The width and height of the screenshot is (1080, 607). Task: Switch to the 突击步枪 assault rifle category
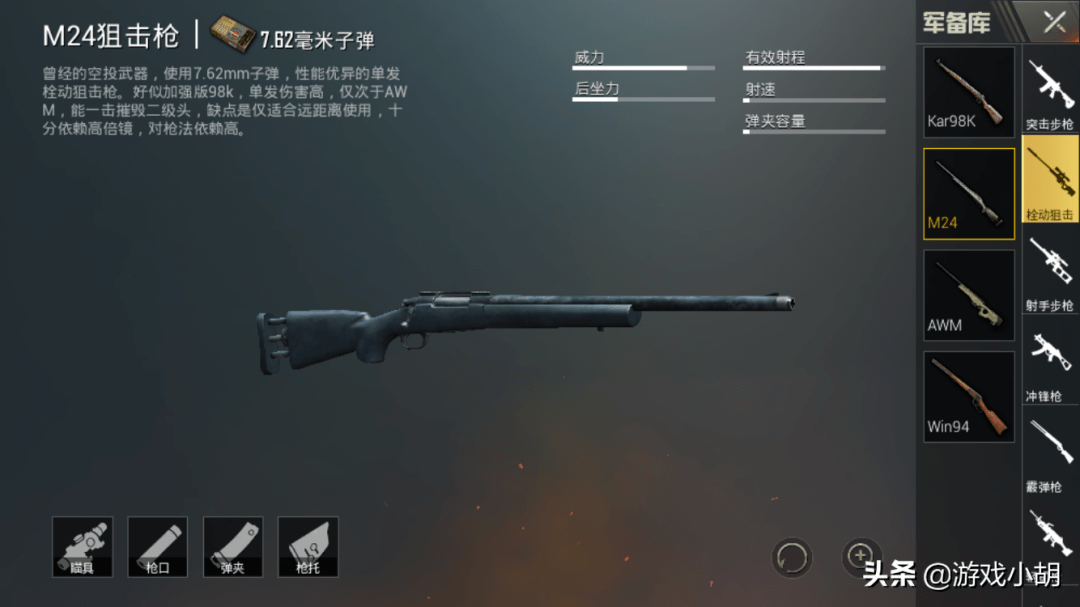click(x=1049, y=92)
